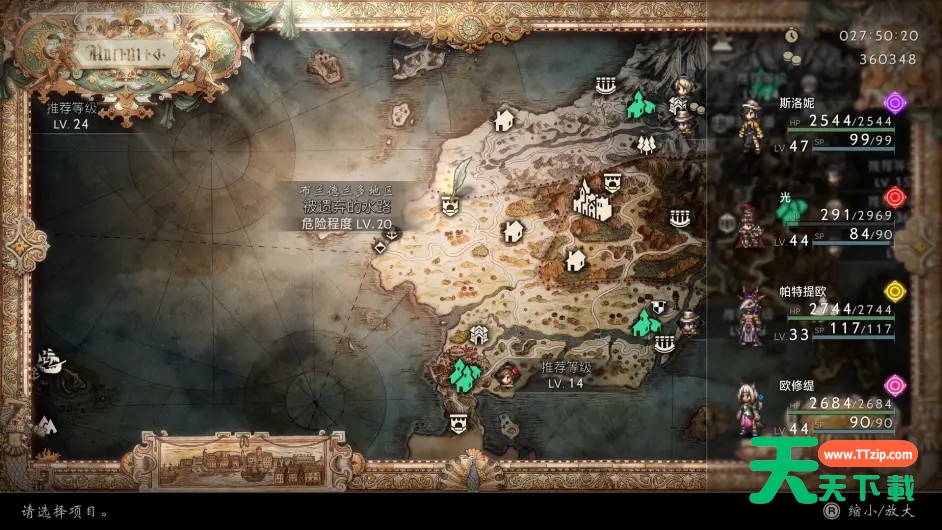942x530 pixels.
Task: Select the pine trees forest marker
Action: pos(645,143)
